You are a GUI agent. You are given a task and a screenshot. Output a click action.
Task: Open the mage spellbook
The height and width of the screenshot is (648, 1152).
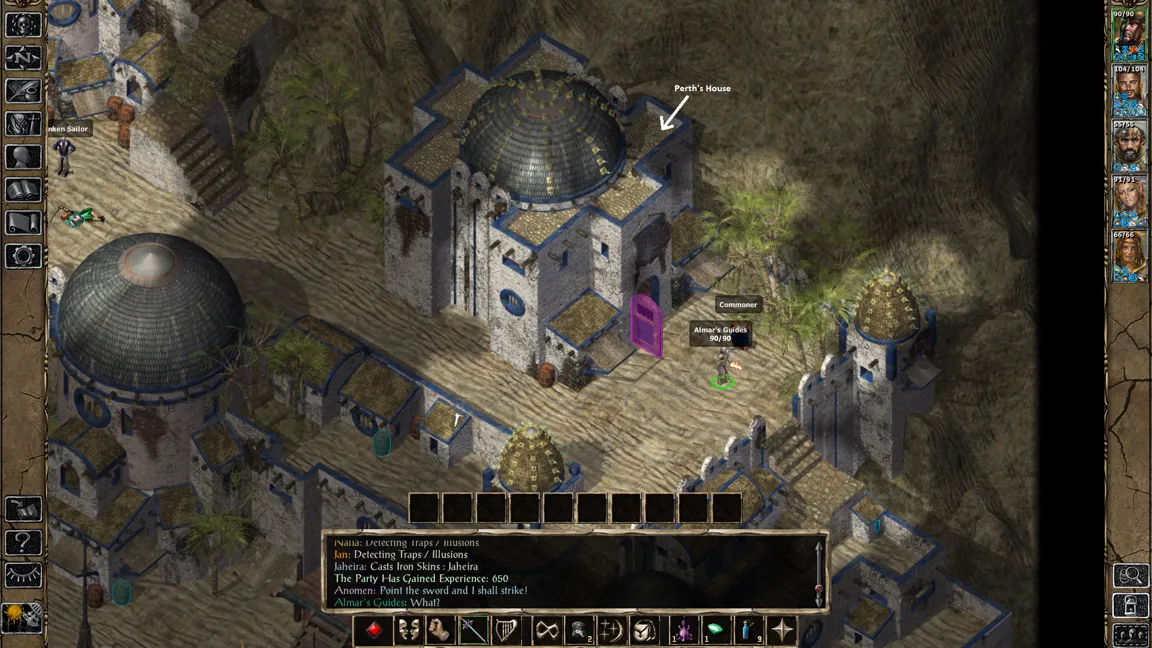point(23,190)
